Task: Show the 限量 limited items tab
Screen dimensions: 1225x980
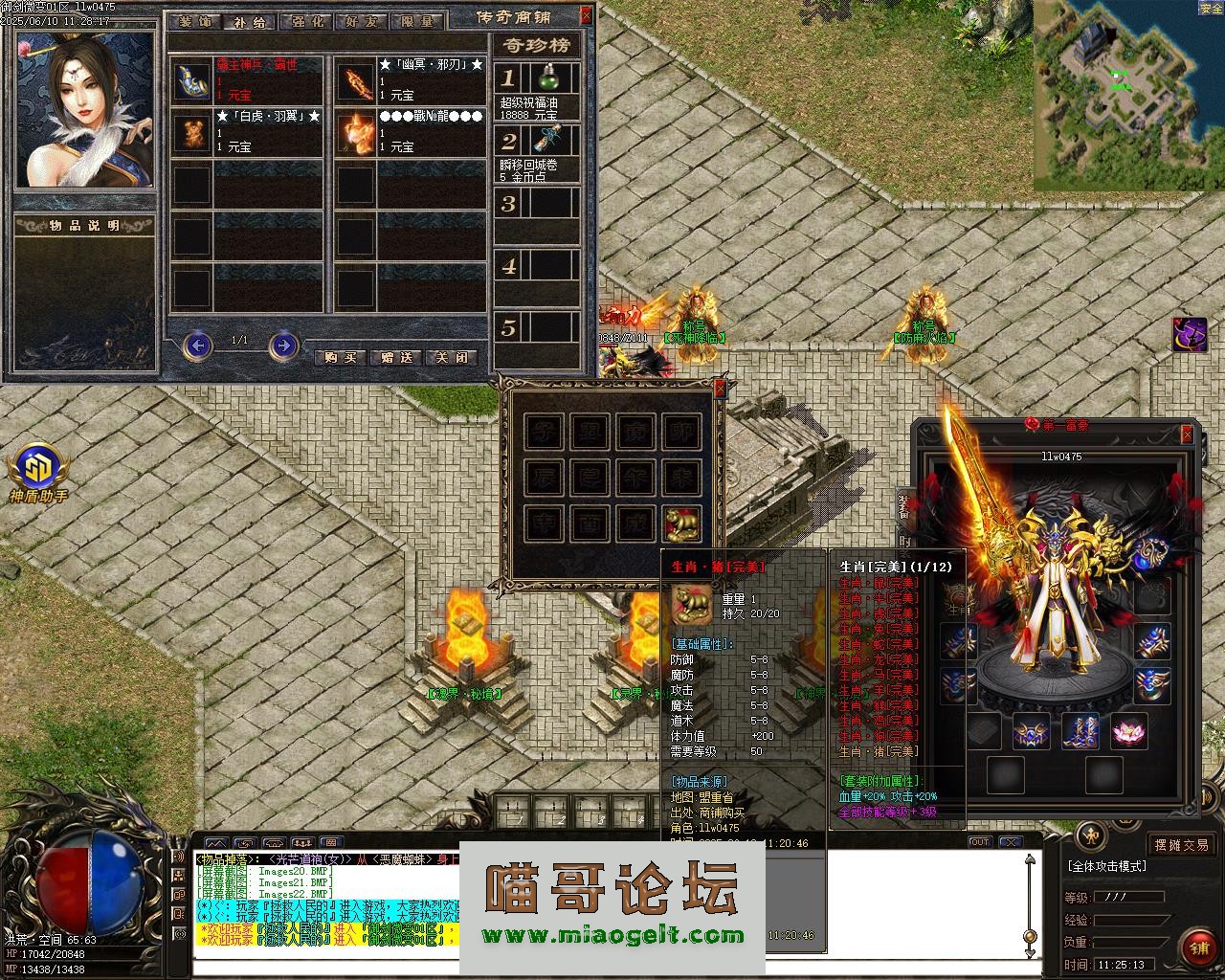Action: click(x=417, y=22)
